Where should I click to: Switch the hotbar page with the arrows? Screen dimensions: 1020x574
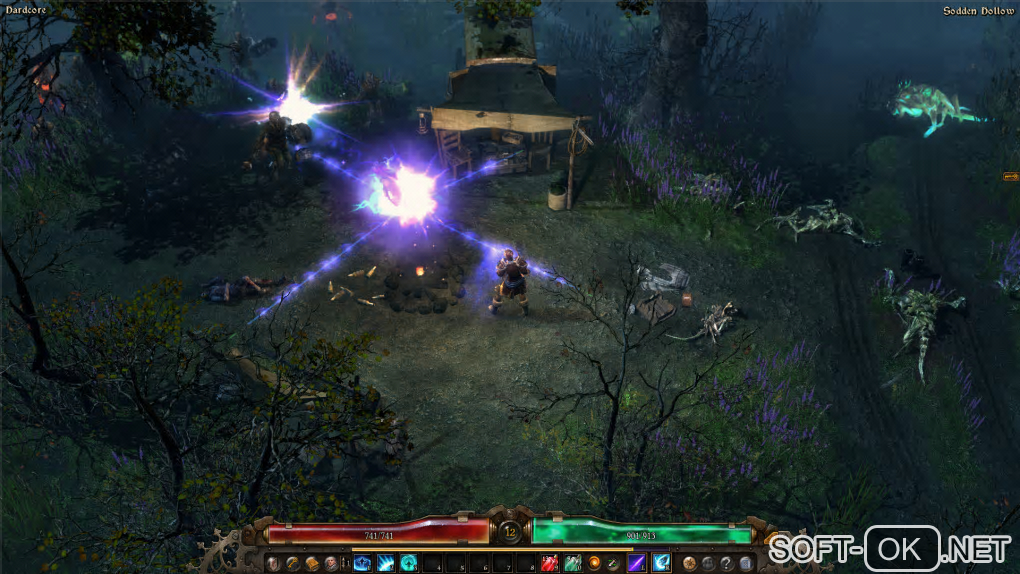346,563
